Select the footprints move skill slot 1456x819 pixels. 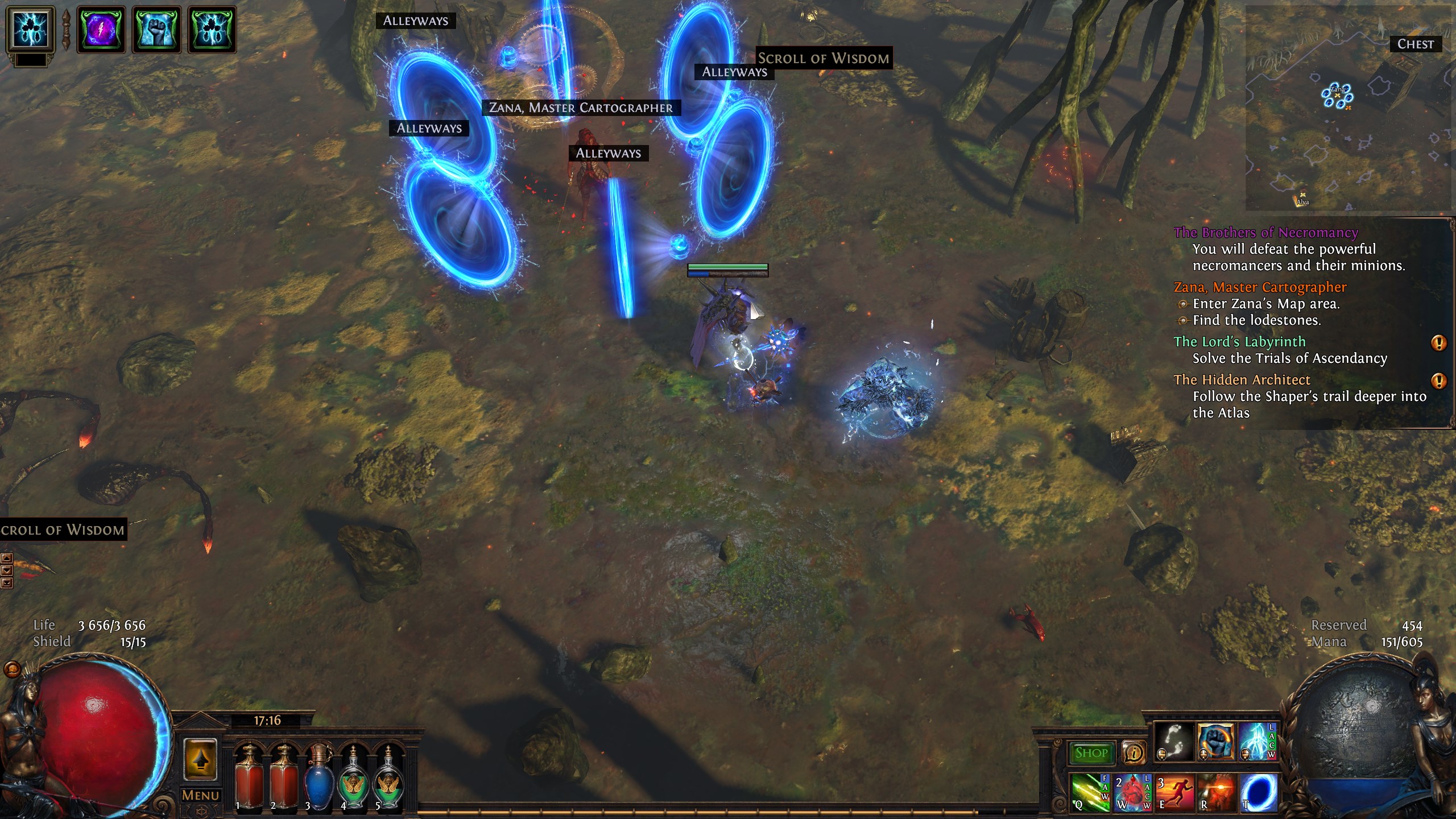(1173, 742)
